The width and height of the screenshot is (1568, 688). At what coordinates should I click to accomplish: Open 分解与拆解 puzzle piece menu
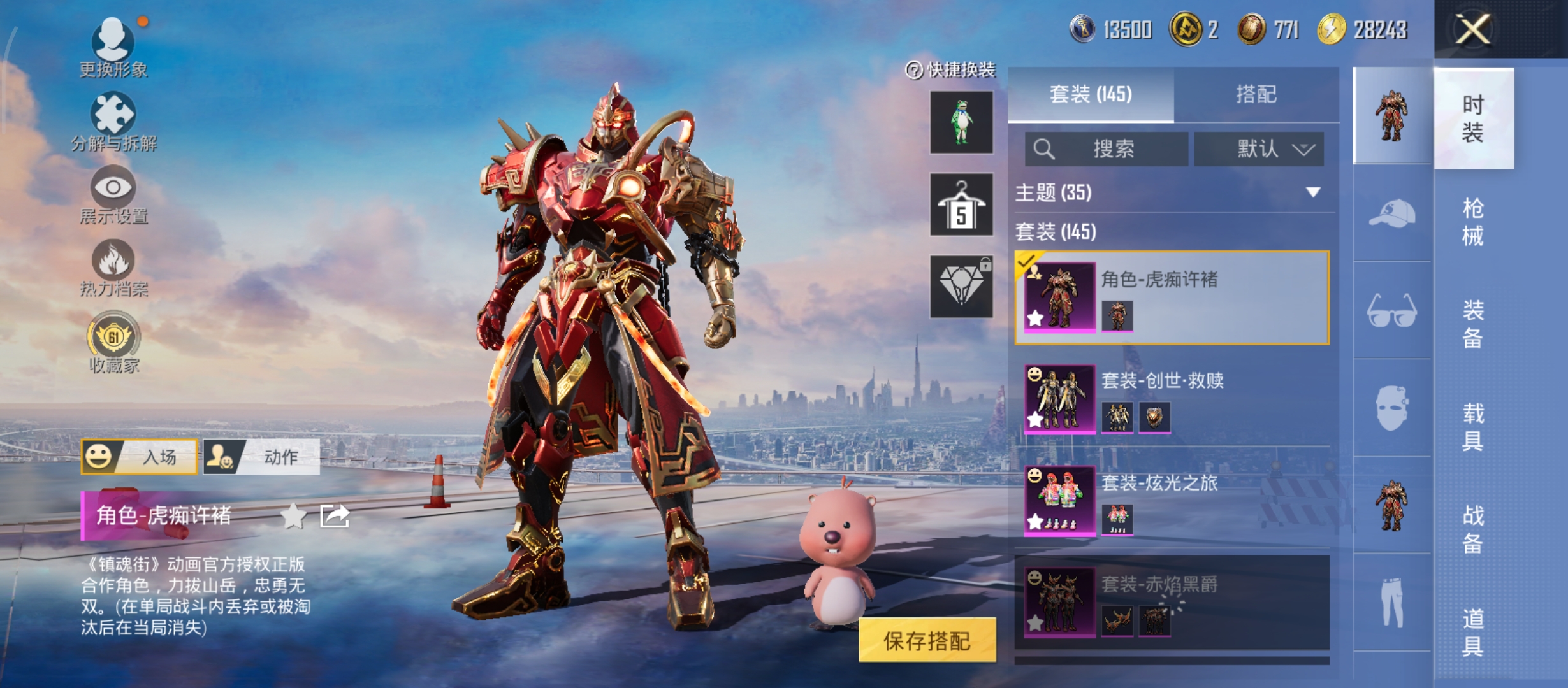pos(113,121)
